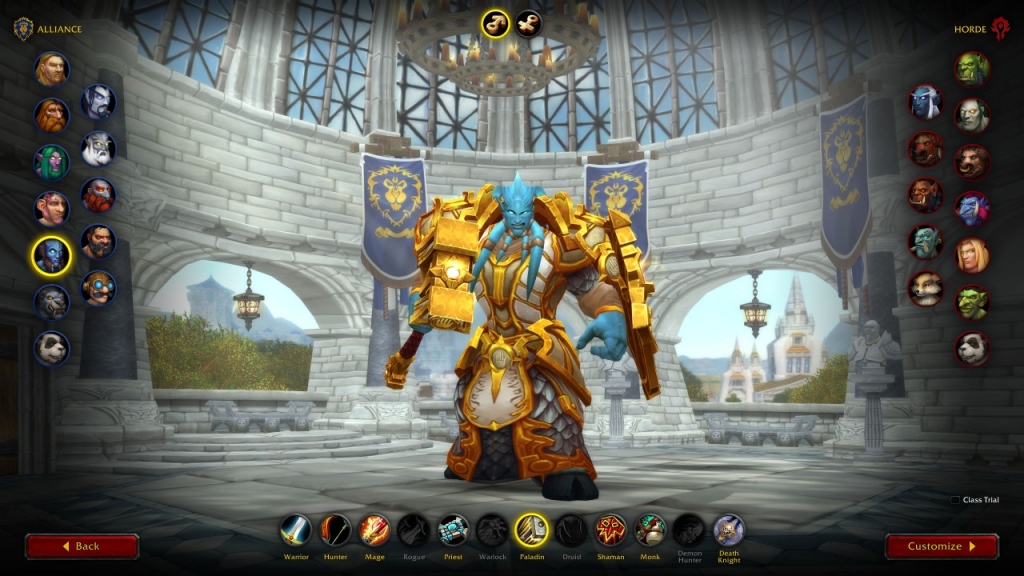The width and height of the screenshot is (1024, 576).
Task: Choose the Alliance Pandaren portrait
Action: coord(51,348)
